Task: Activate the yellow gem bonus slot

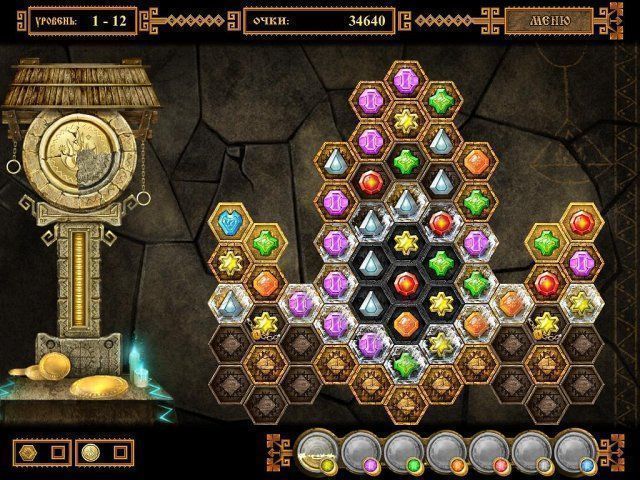Action: (318, 451)
